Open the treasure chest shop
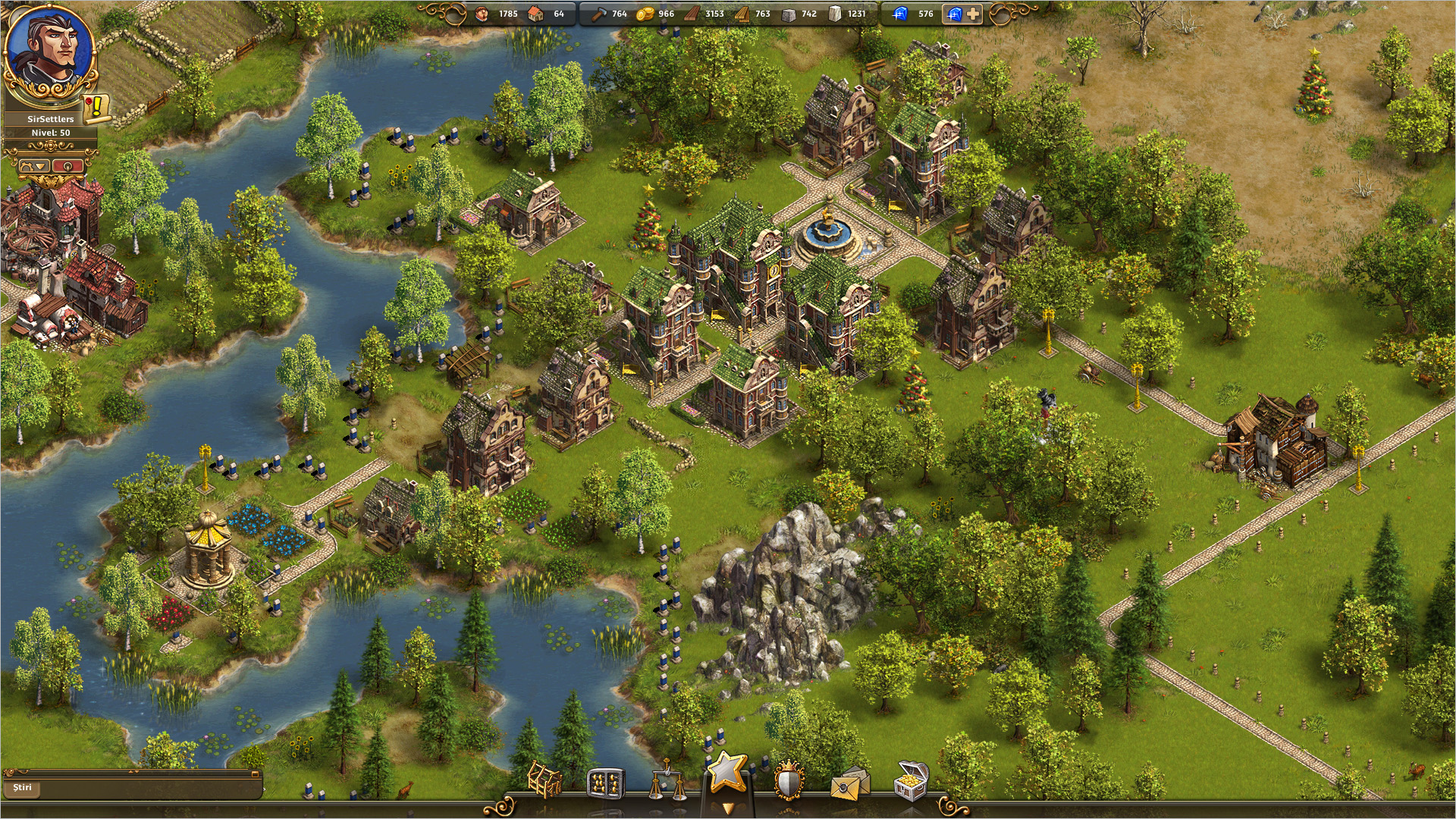 [911, 782]
